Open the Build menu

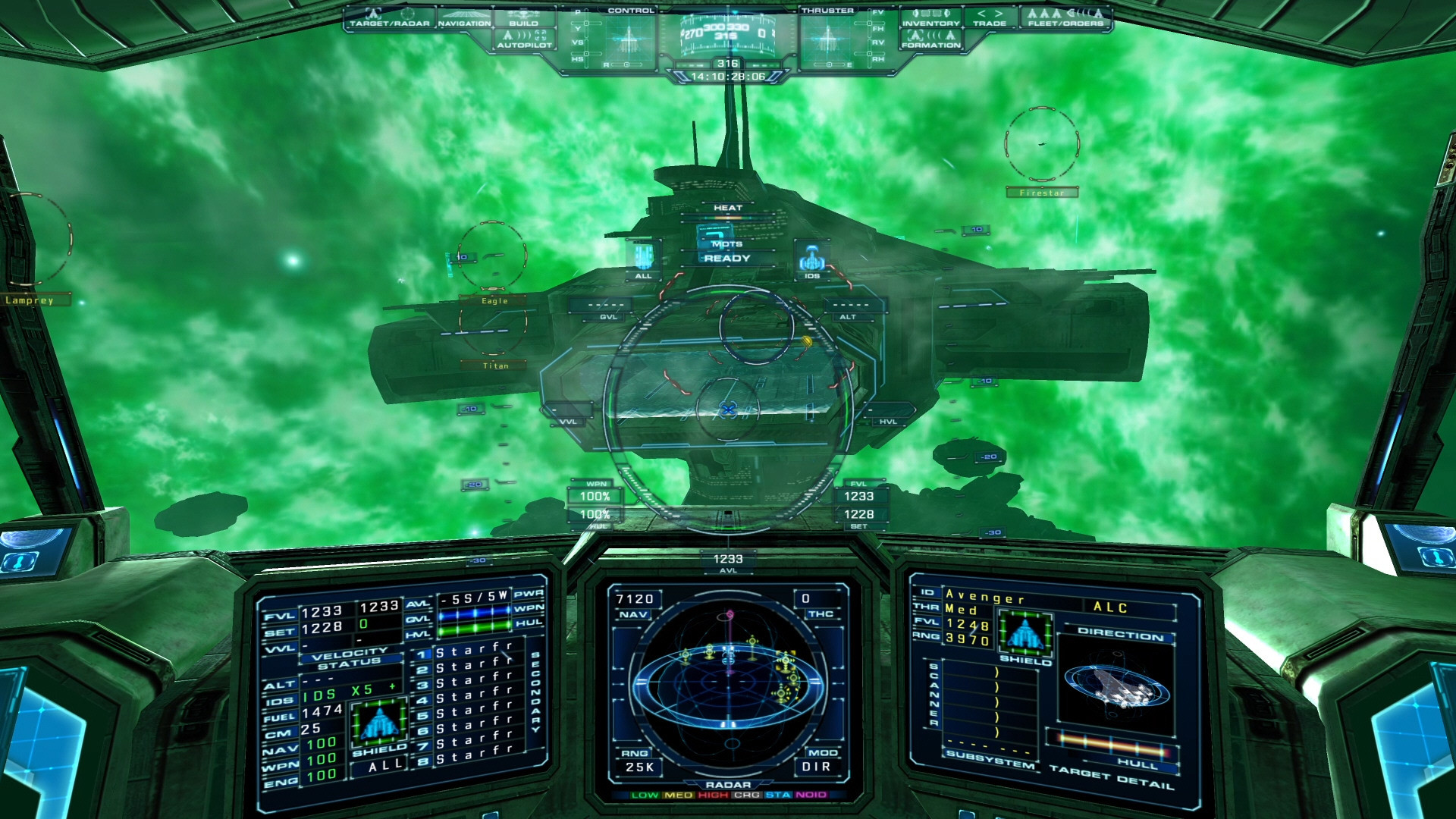coord(523,17)
